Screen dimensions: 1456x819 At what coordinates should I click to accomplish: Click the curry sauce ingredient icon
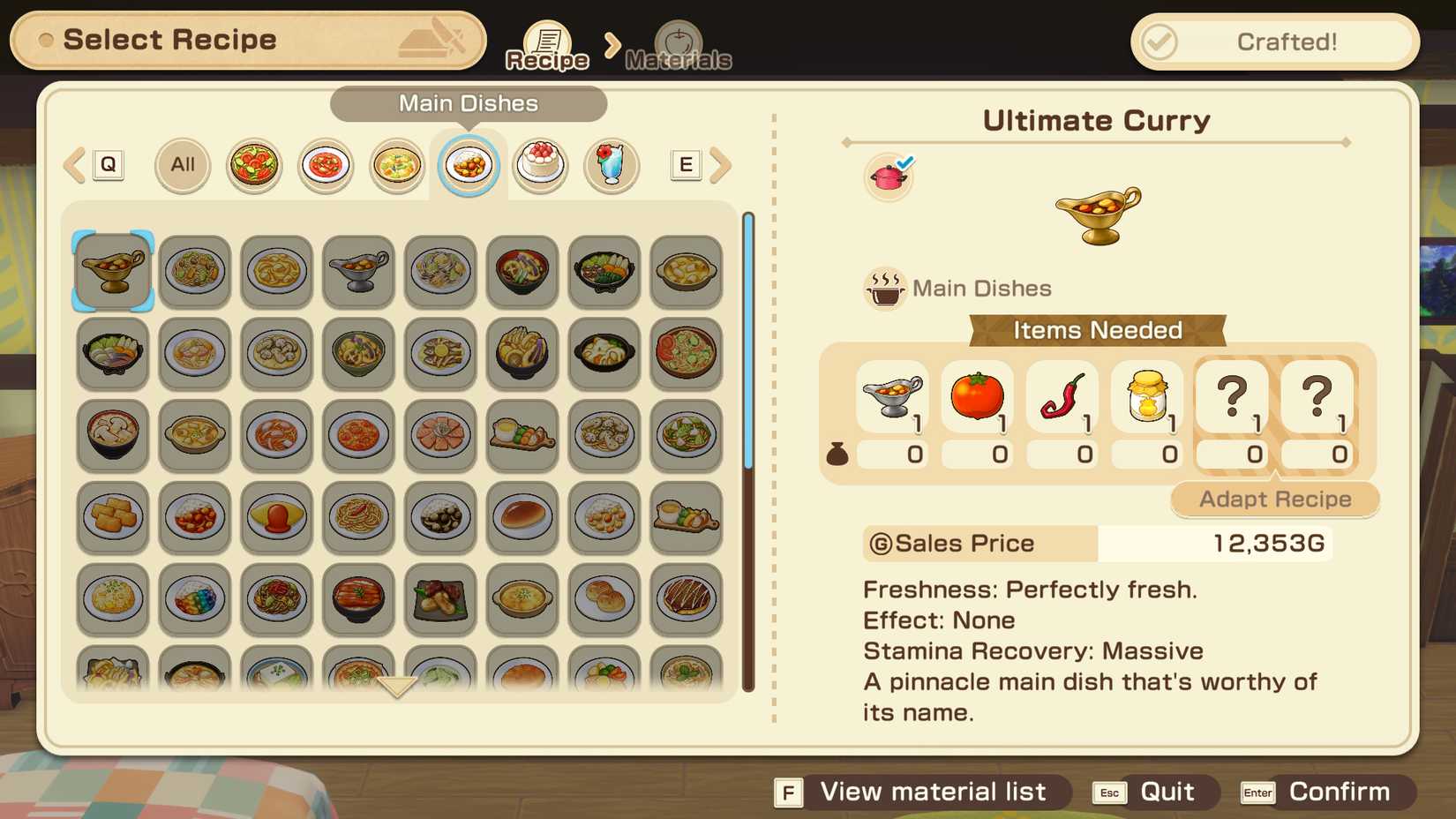(892, 398)
